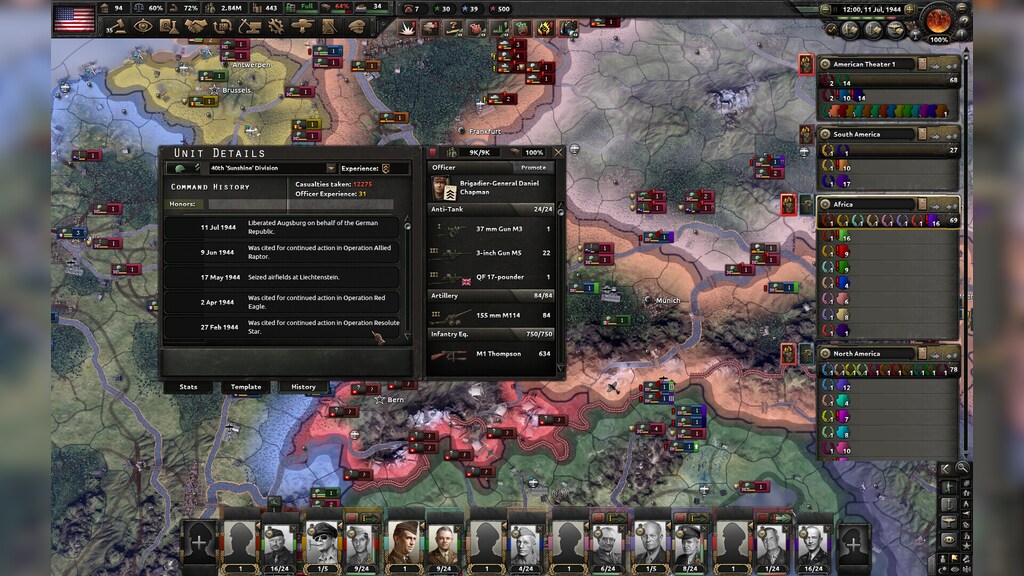Select the South America theater
The height and width of the screenshot is (576, 1024).
868,134
